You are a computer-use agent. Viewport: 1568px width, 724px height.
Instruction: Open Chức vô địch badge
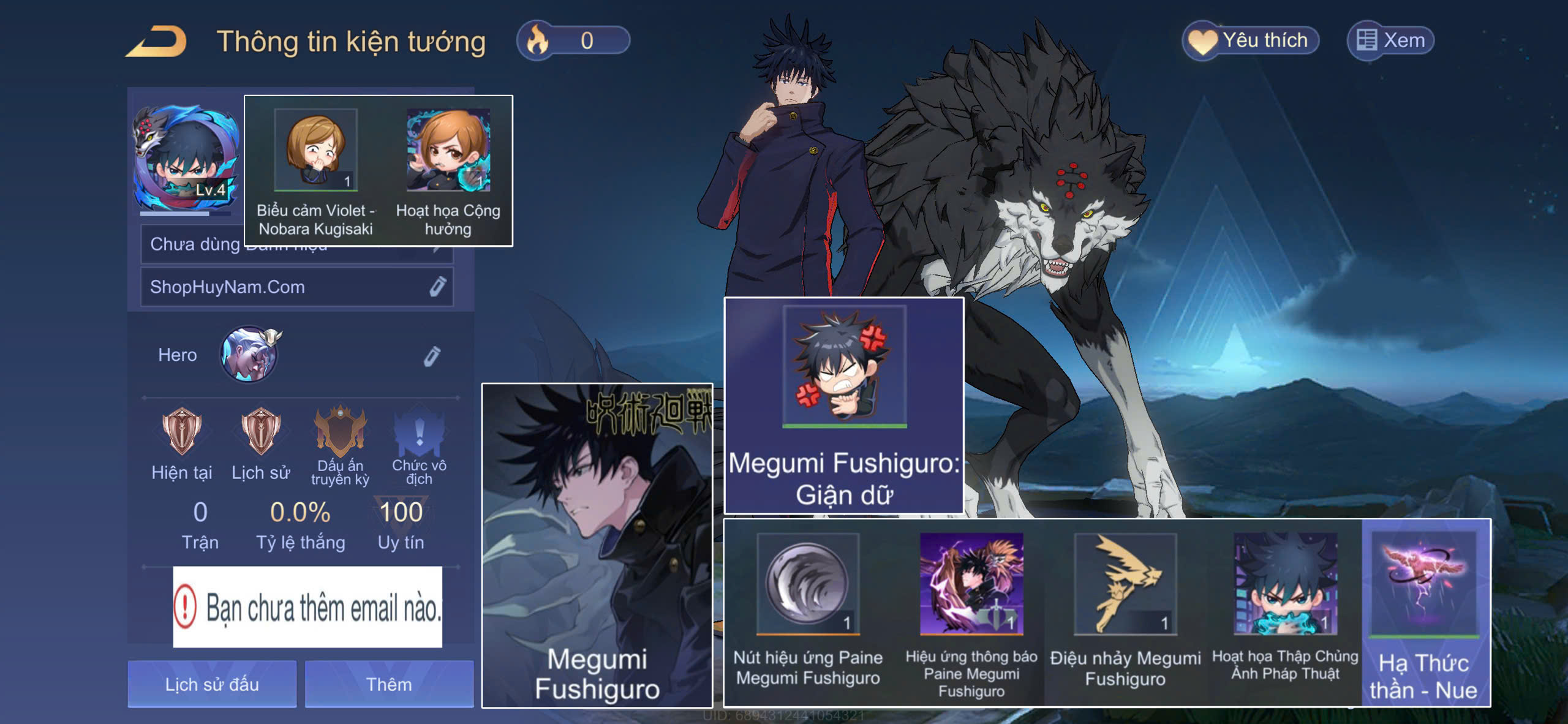[x=419, y=431]
